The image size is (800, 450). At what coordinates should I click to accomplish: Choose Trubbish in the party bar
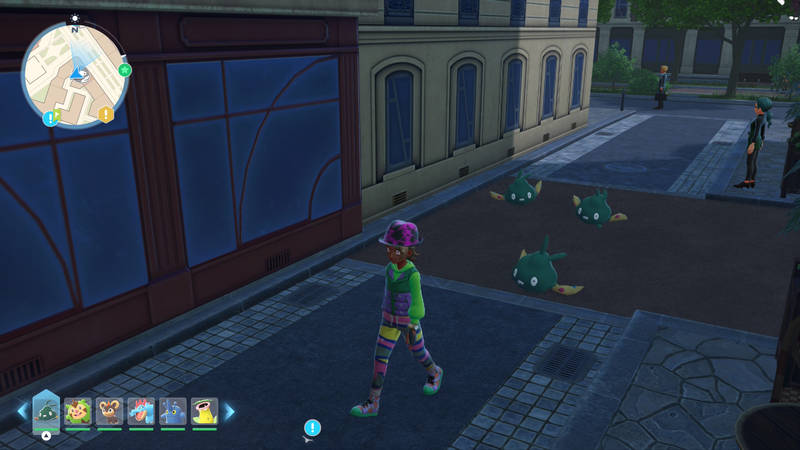(46, 411)
